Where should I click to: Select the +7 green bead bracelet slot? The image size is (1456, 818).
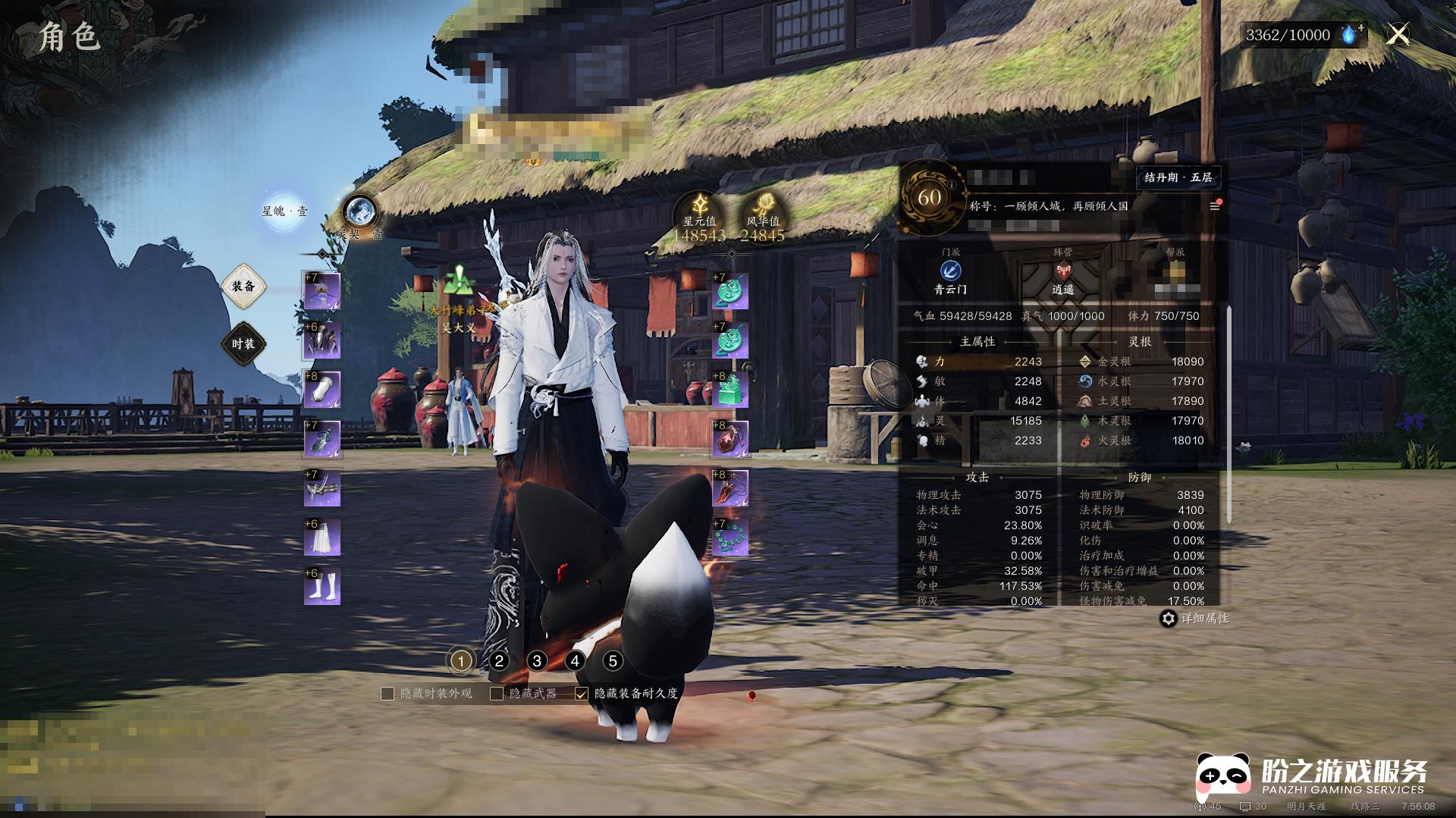(730, 538)
